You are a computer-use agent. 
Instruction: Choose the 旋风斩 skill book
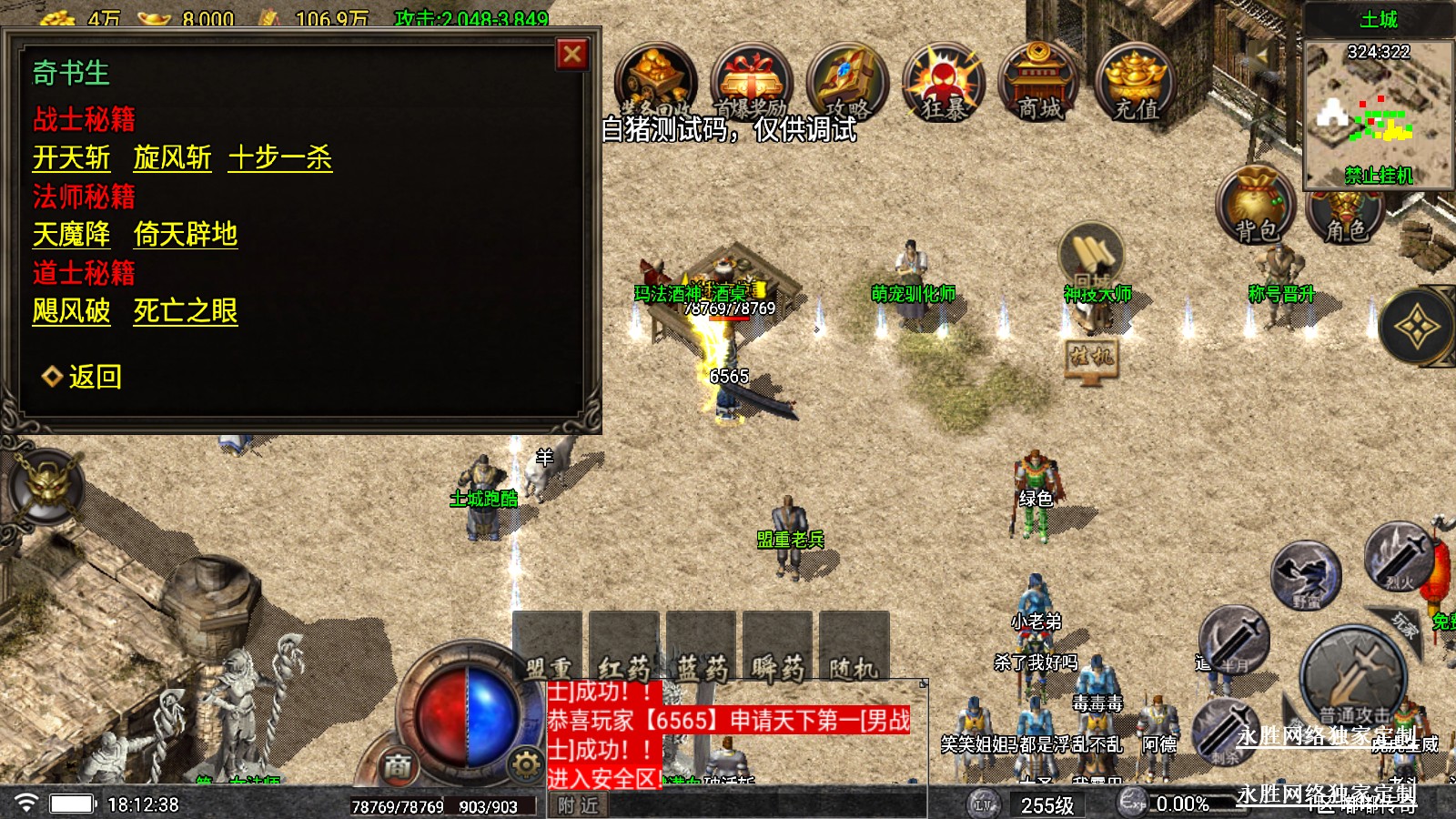[x=172, y=158]
